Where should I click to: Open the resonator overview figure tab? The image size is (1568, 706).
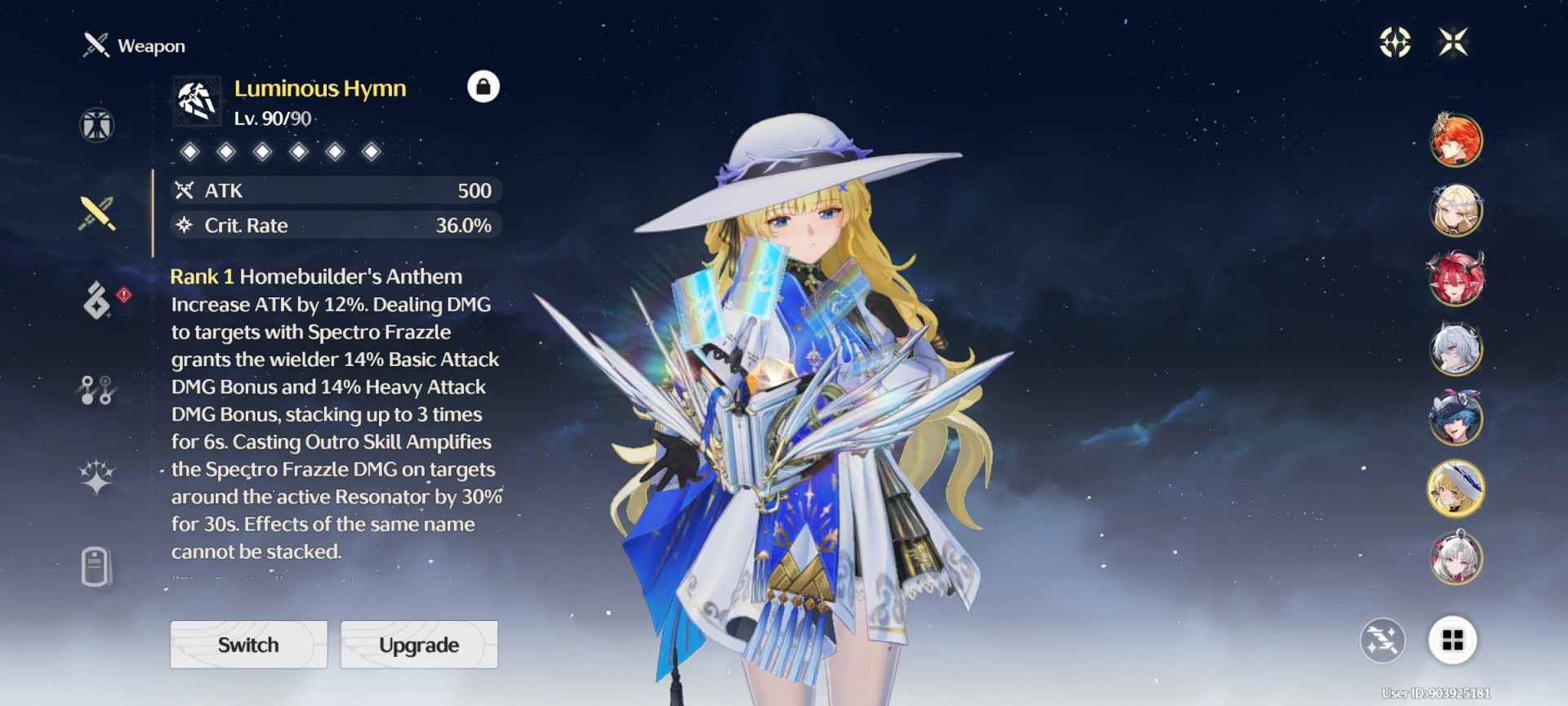96,125
